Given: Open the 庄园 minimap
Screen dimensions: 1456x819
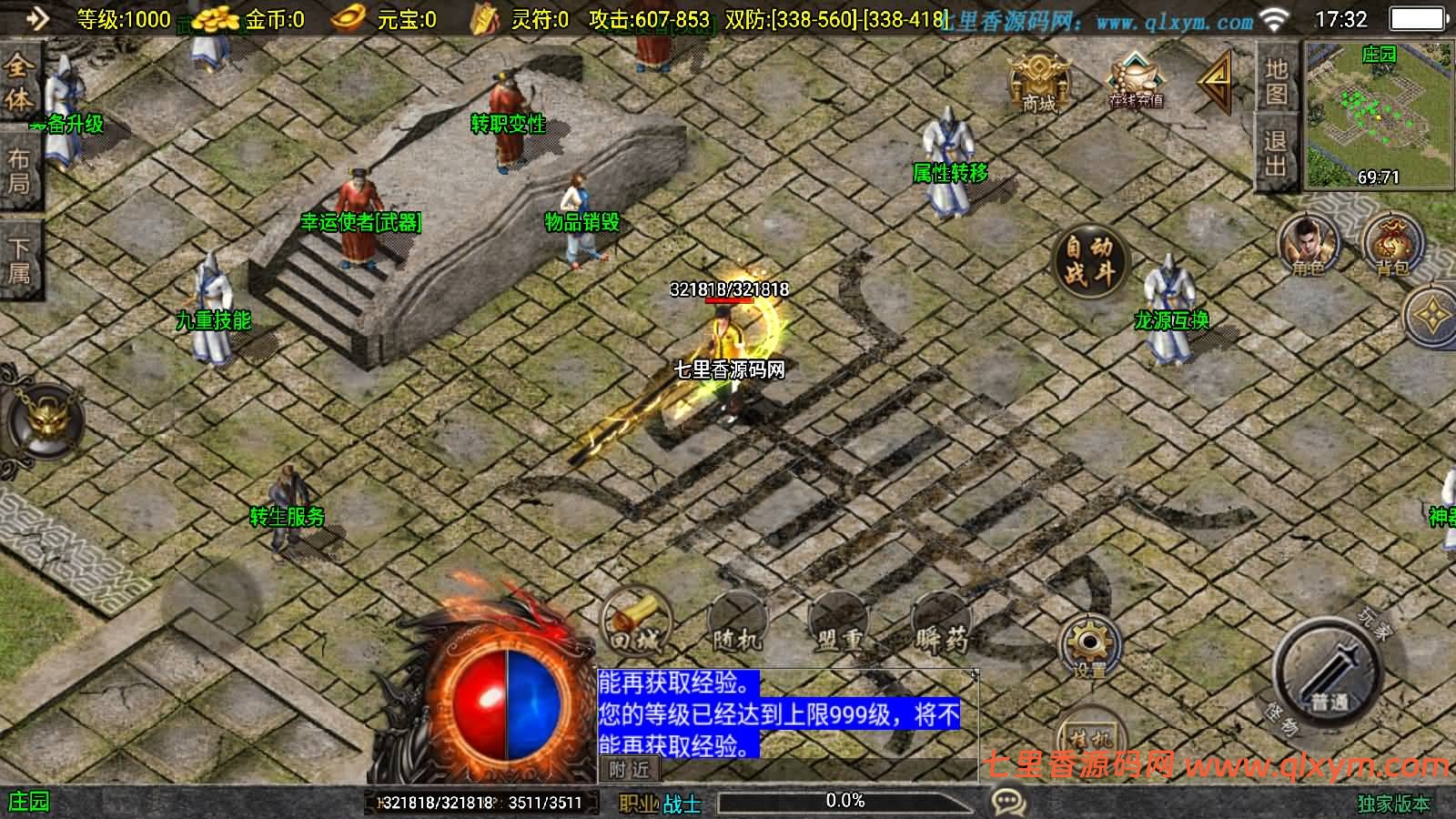Looking at the screenshot, I should click(1378, 116).
